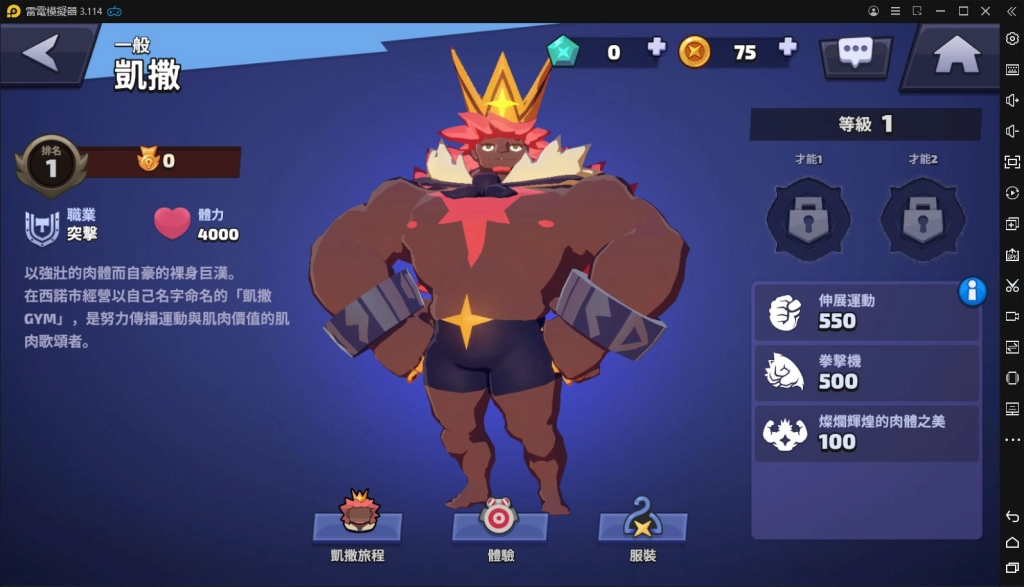The width and height of the screenshot is (1024, 587).
Task: View the 燦爛輝煌的肉體之美 skill details
Action: (x=866, y=432)
